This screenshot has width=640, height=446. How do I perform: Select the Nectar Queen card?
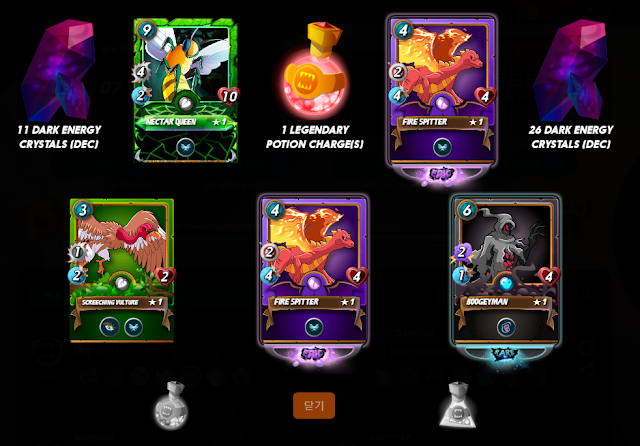pos(186,90)
